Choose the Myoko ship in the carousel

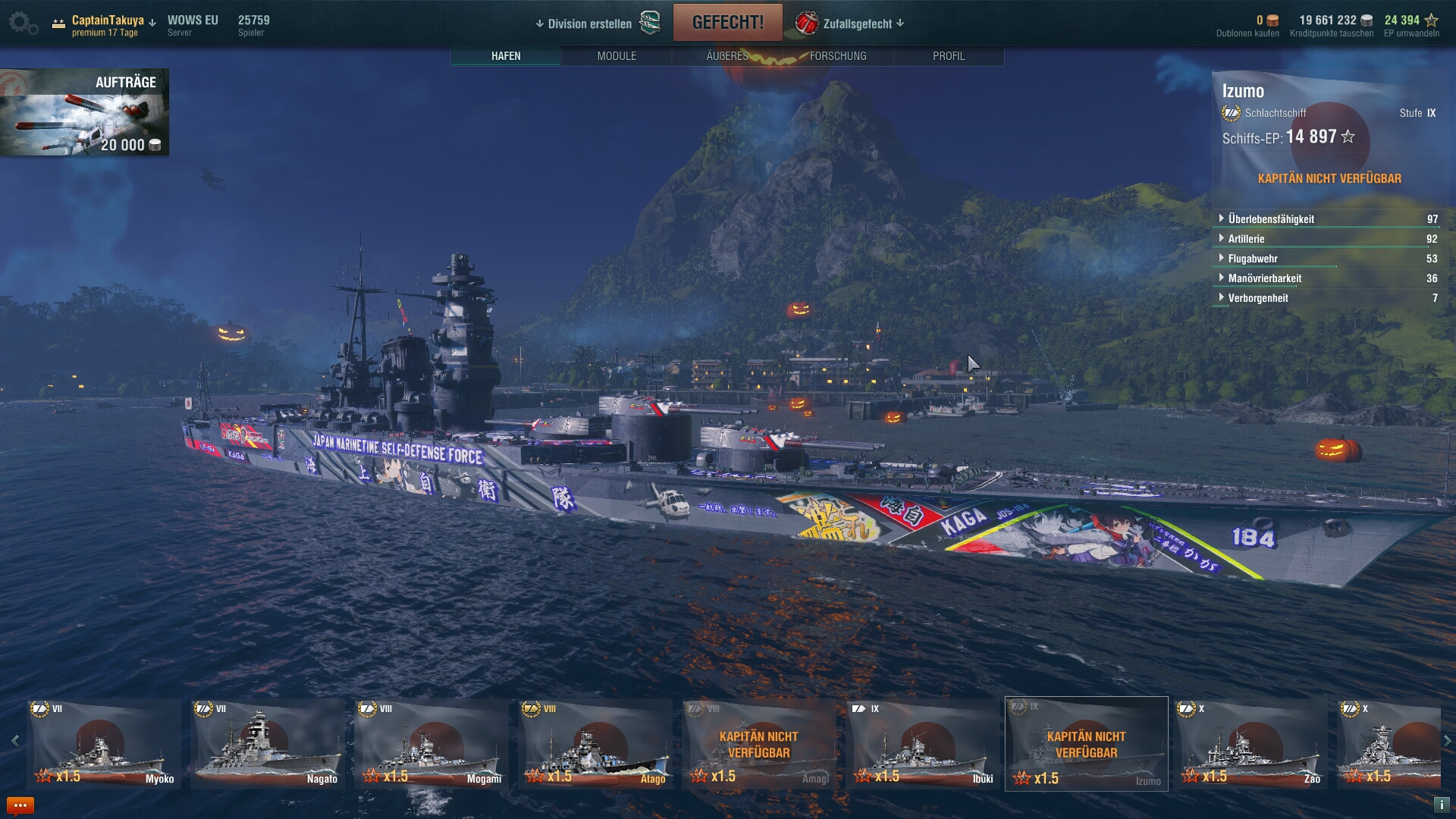104,744
